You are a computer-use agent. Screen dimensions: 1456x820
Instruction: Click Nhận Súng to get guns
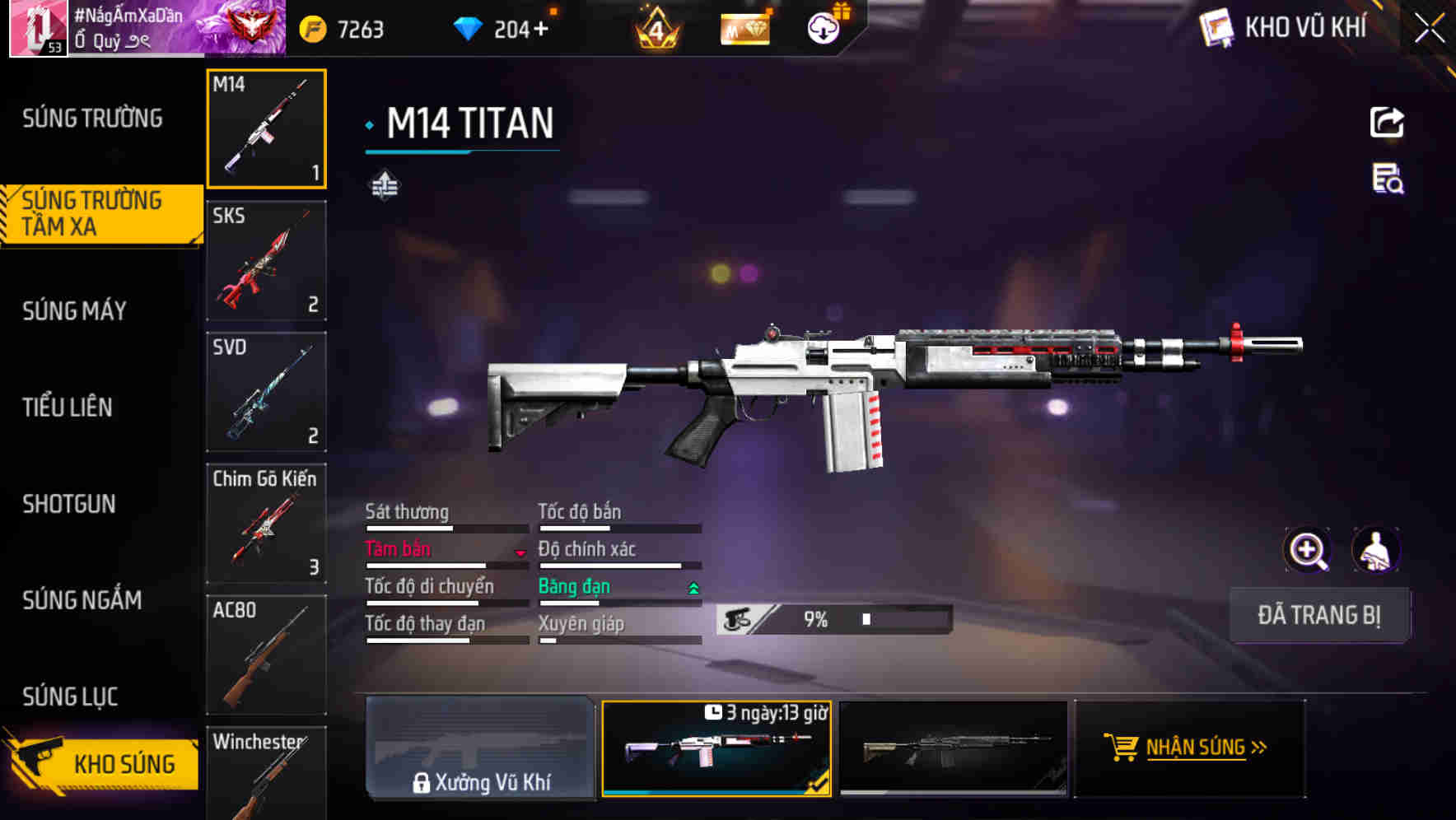(x=1189, y=748)
